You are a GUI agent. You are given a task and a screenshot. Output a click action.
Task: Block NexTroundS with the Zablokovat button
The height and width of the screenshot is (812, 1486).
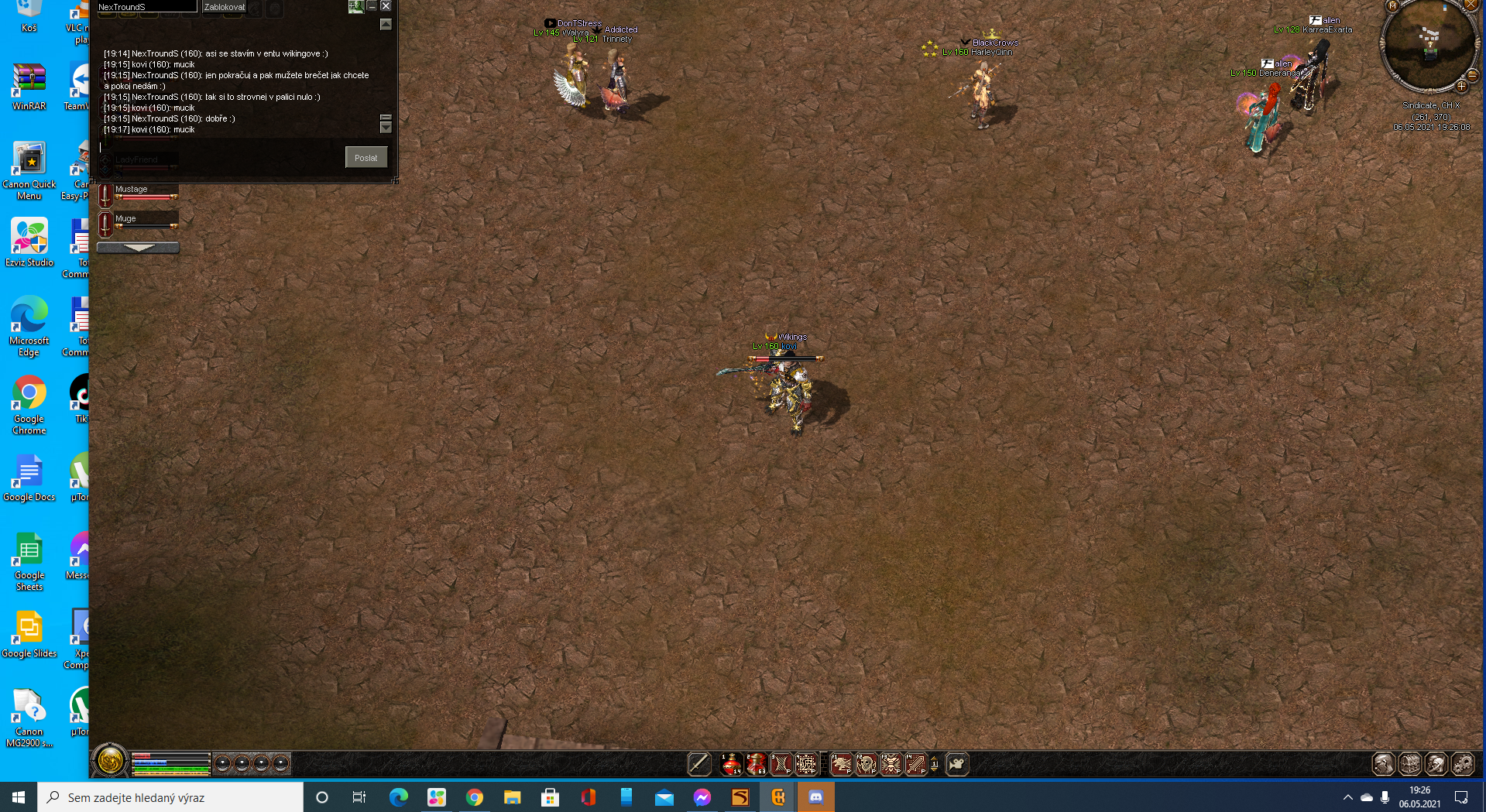coord(224,7)
